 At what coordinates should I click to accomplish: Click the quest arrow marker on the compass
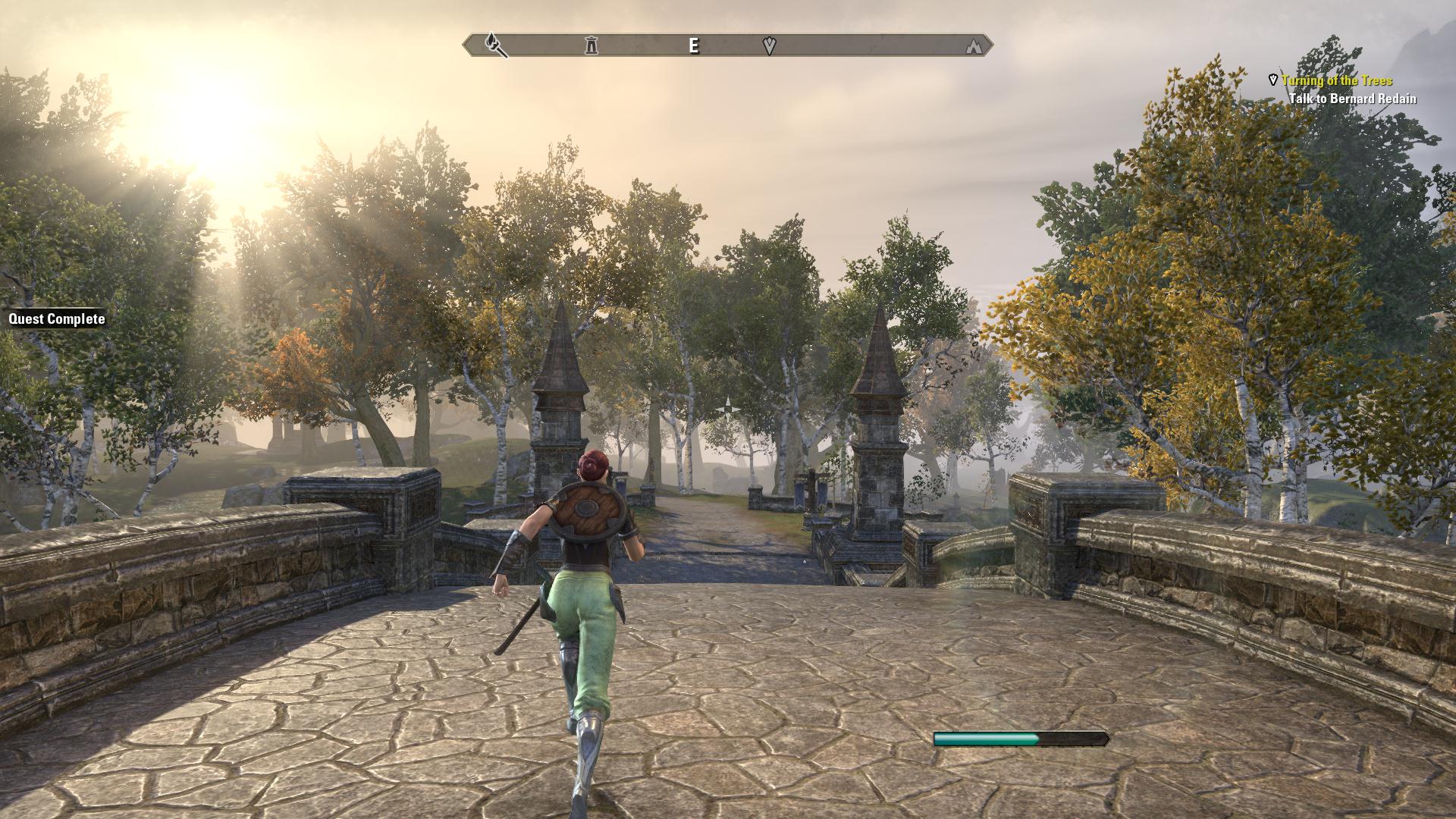[x=769, y=46]
